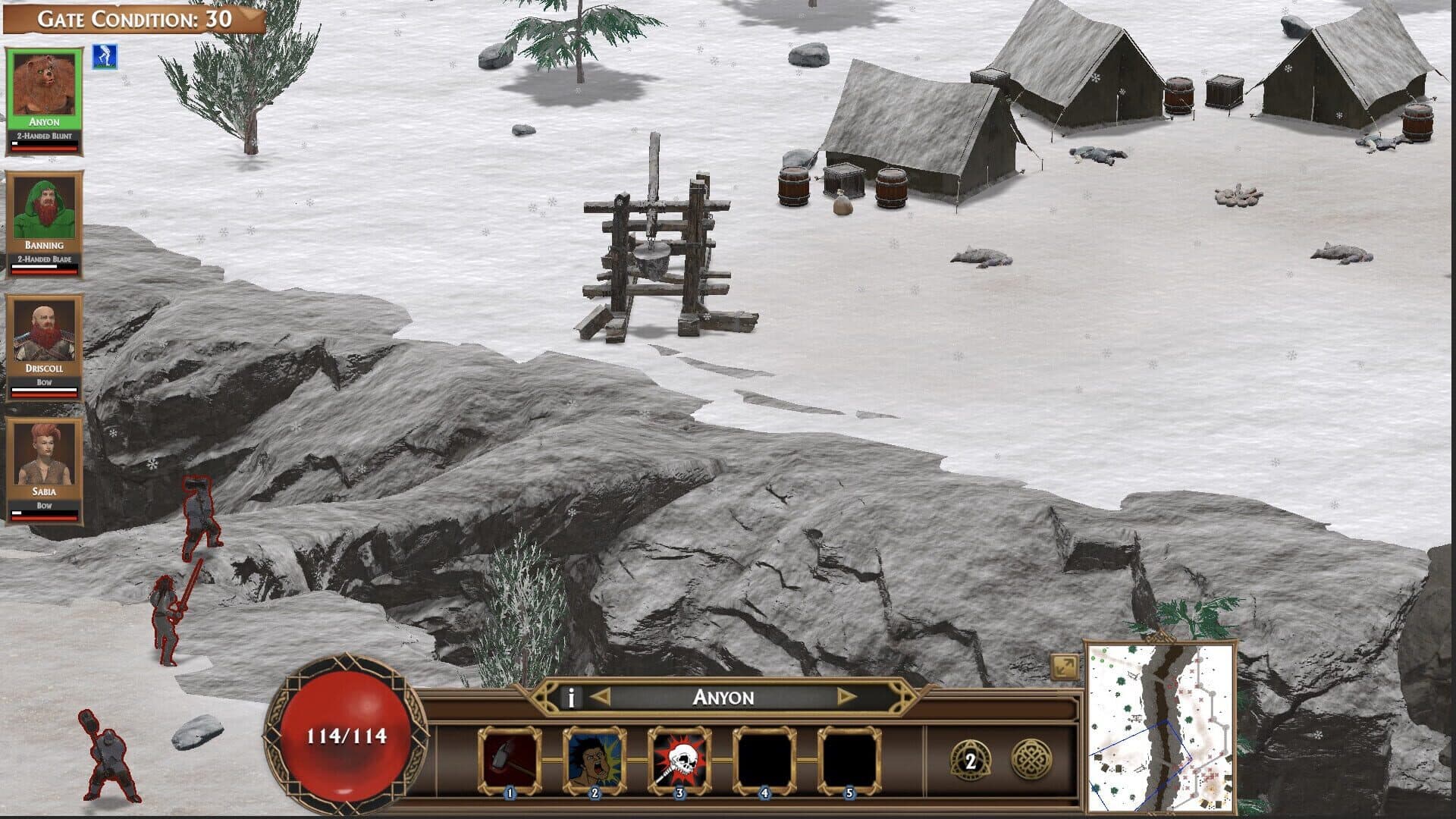The width and height of the screenshot is (1456, 819).
Task: Select Anyon's portrait in the party list
Action: (x=43, y=83)
